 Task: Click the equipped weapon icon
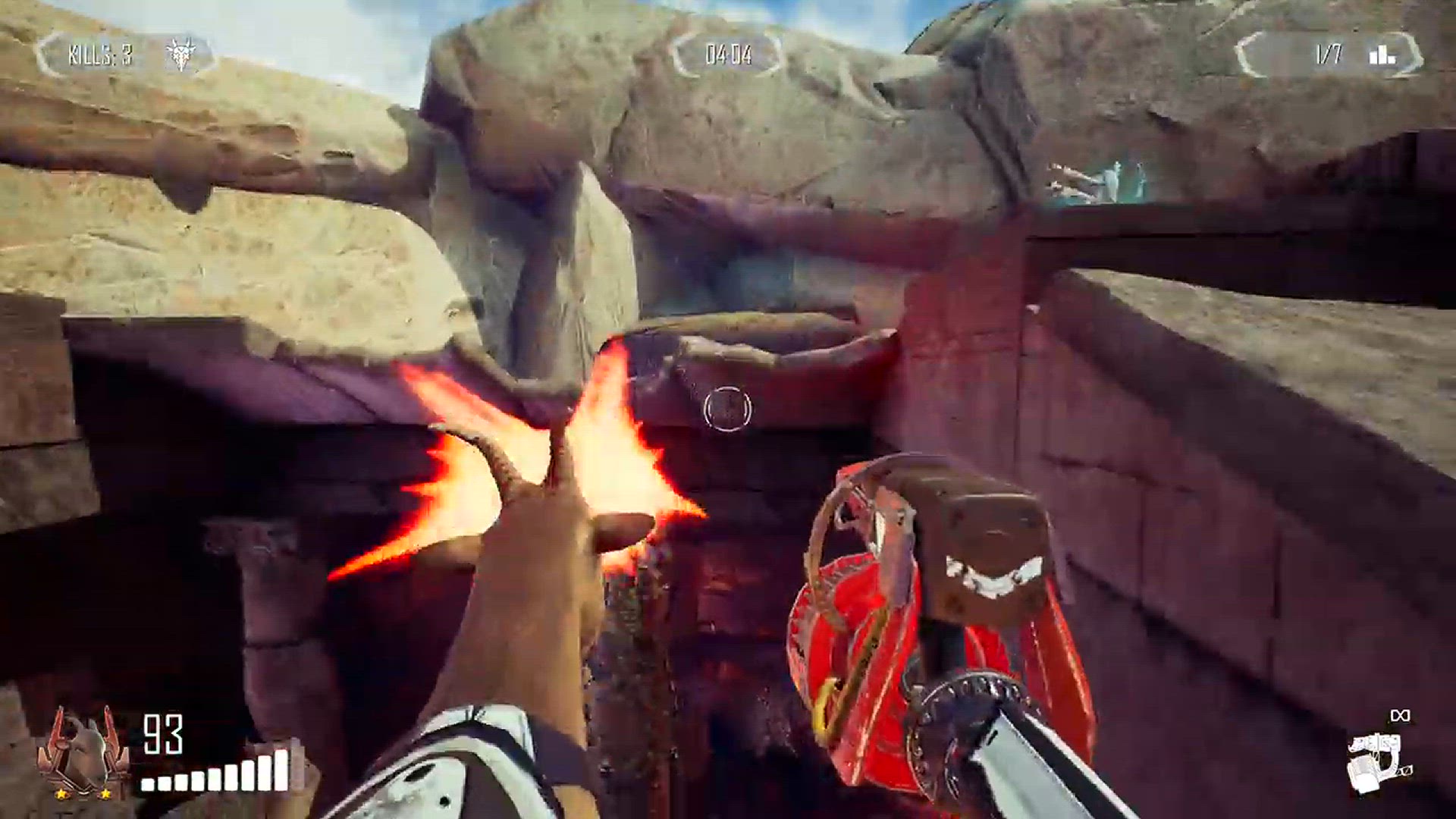point(1379,760)
